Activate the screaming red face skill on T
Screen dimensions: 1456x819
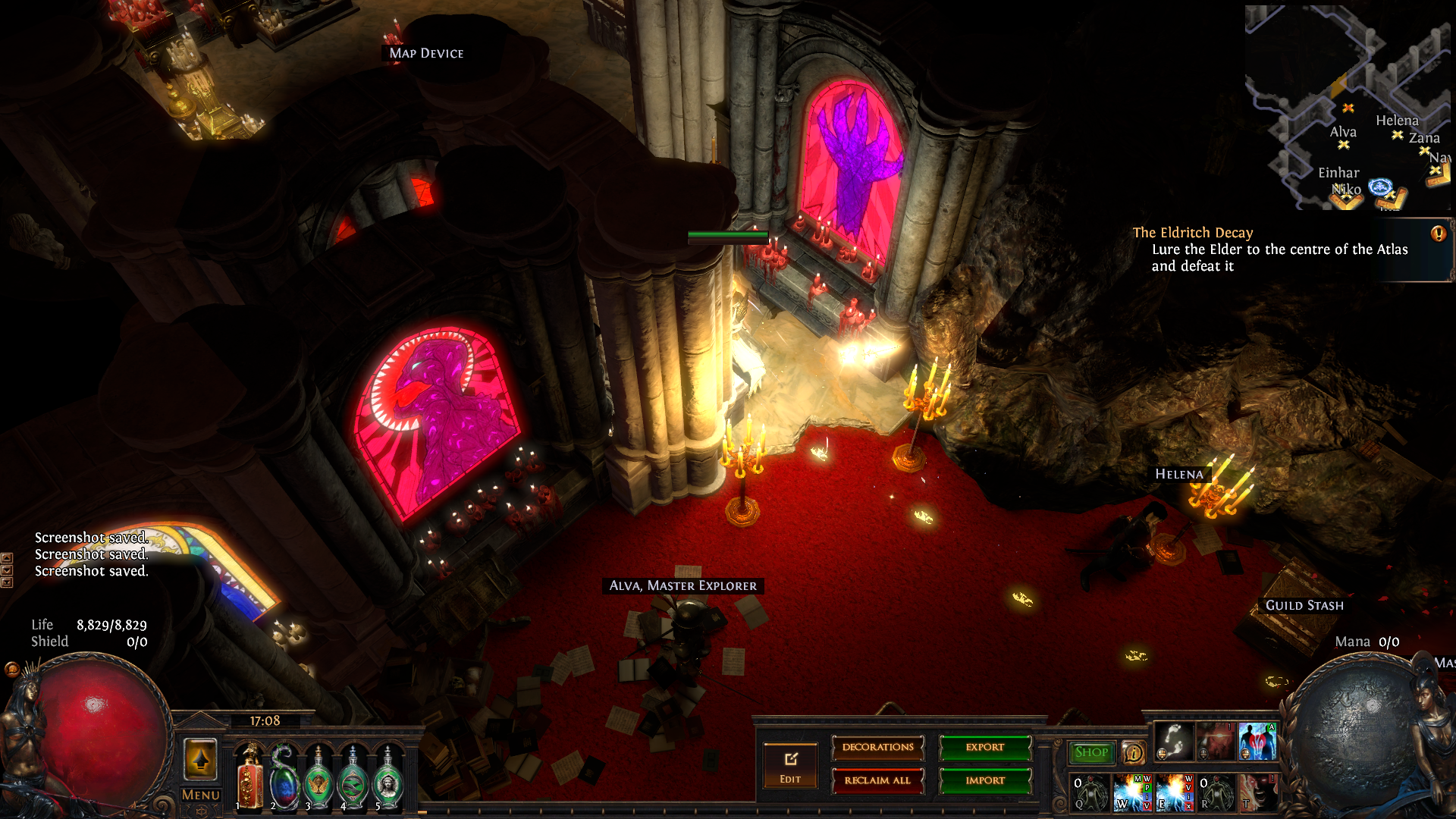coord(1257,792)
